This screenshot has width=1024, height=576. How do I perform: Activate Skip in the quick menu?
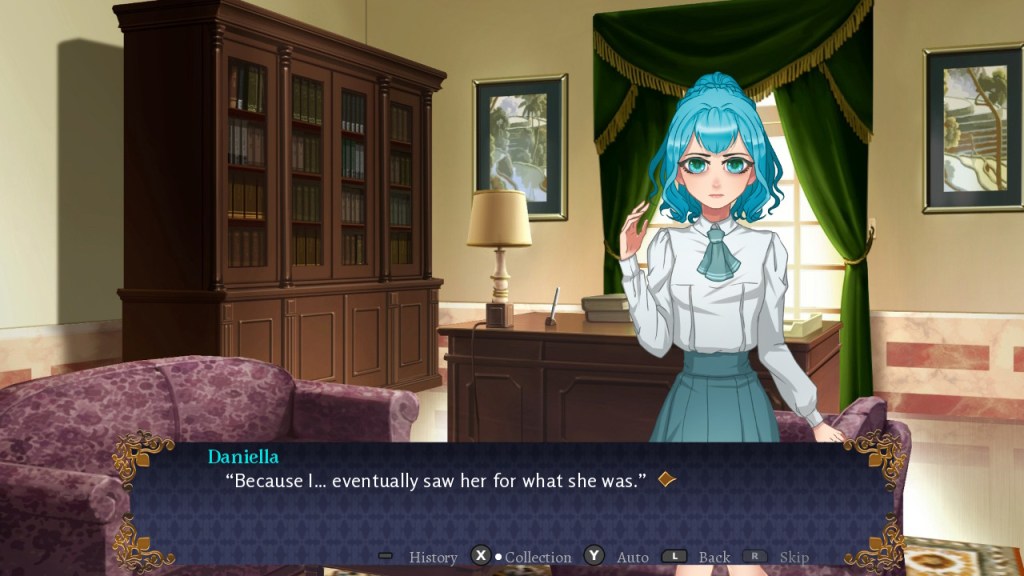click(793, 557)
